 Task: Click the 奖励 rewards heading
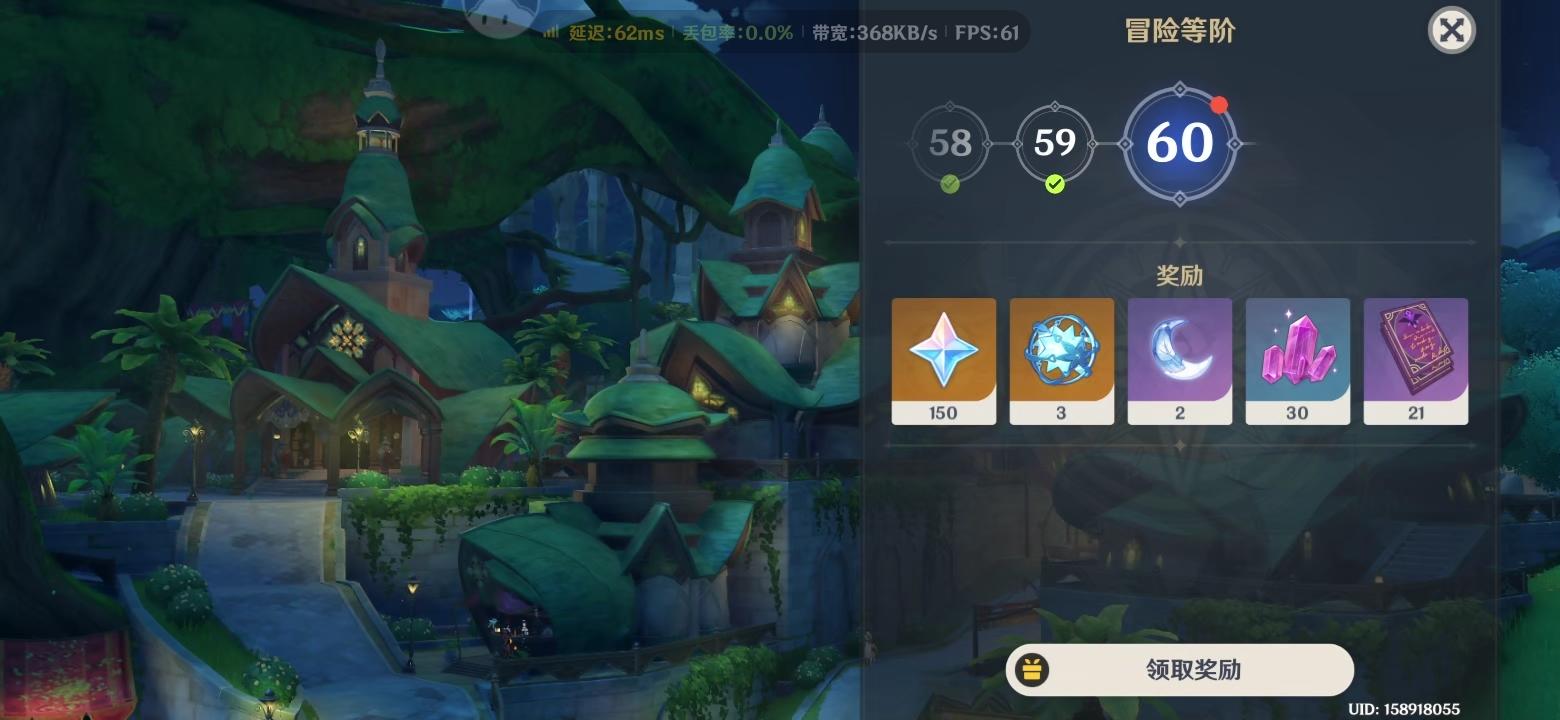[x=1180, y=274]
